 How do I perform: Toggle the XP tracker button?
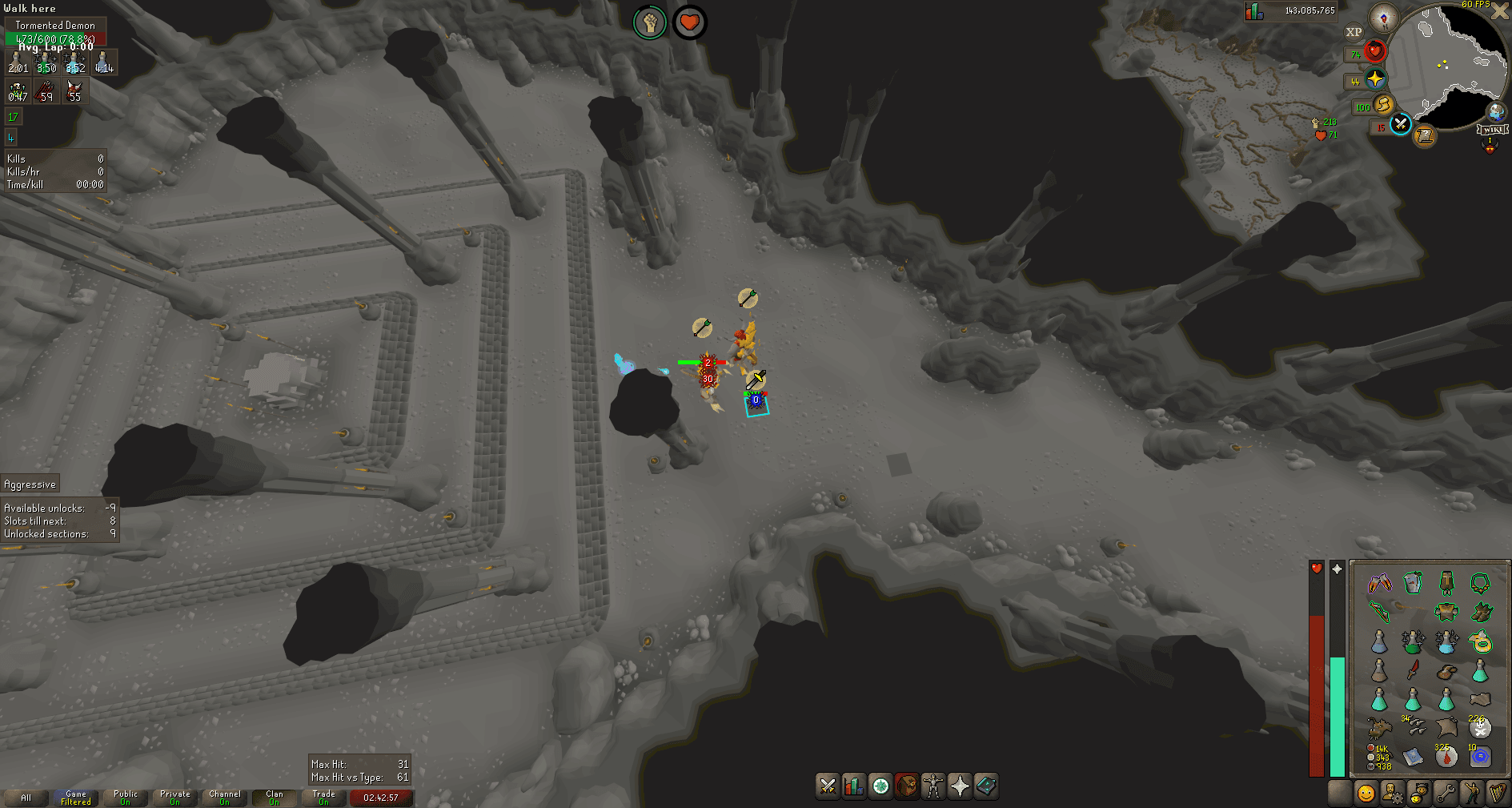click(1354, 33)
